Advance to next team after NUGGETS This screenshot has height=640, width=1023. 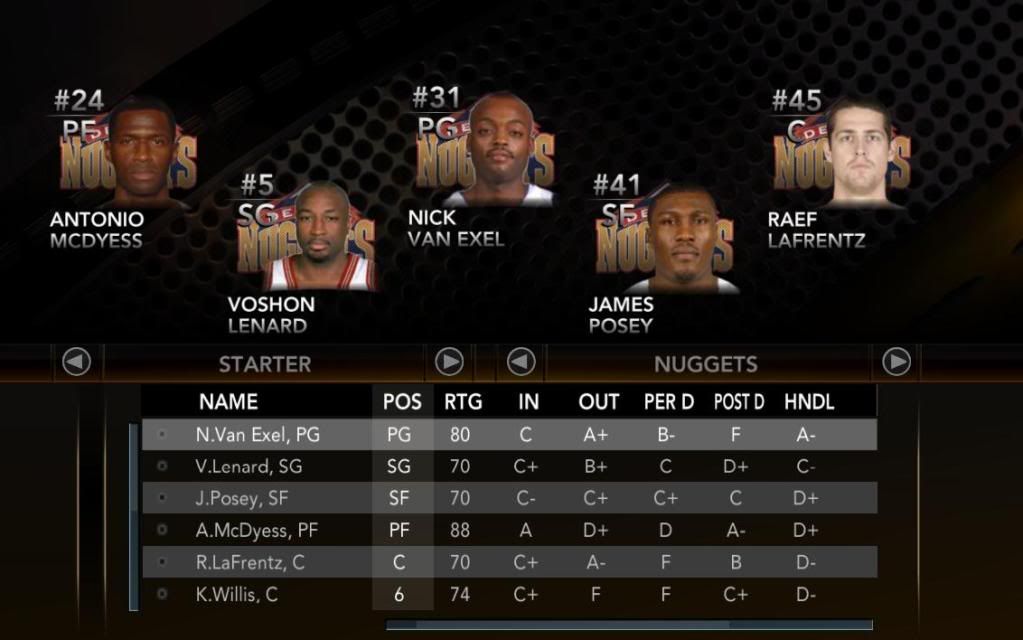click(x=896, y=362)
